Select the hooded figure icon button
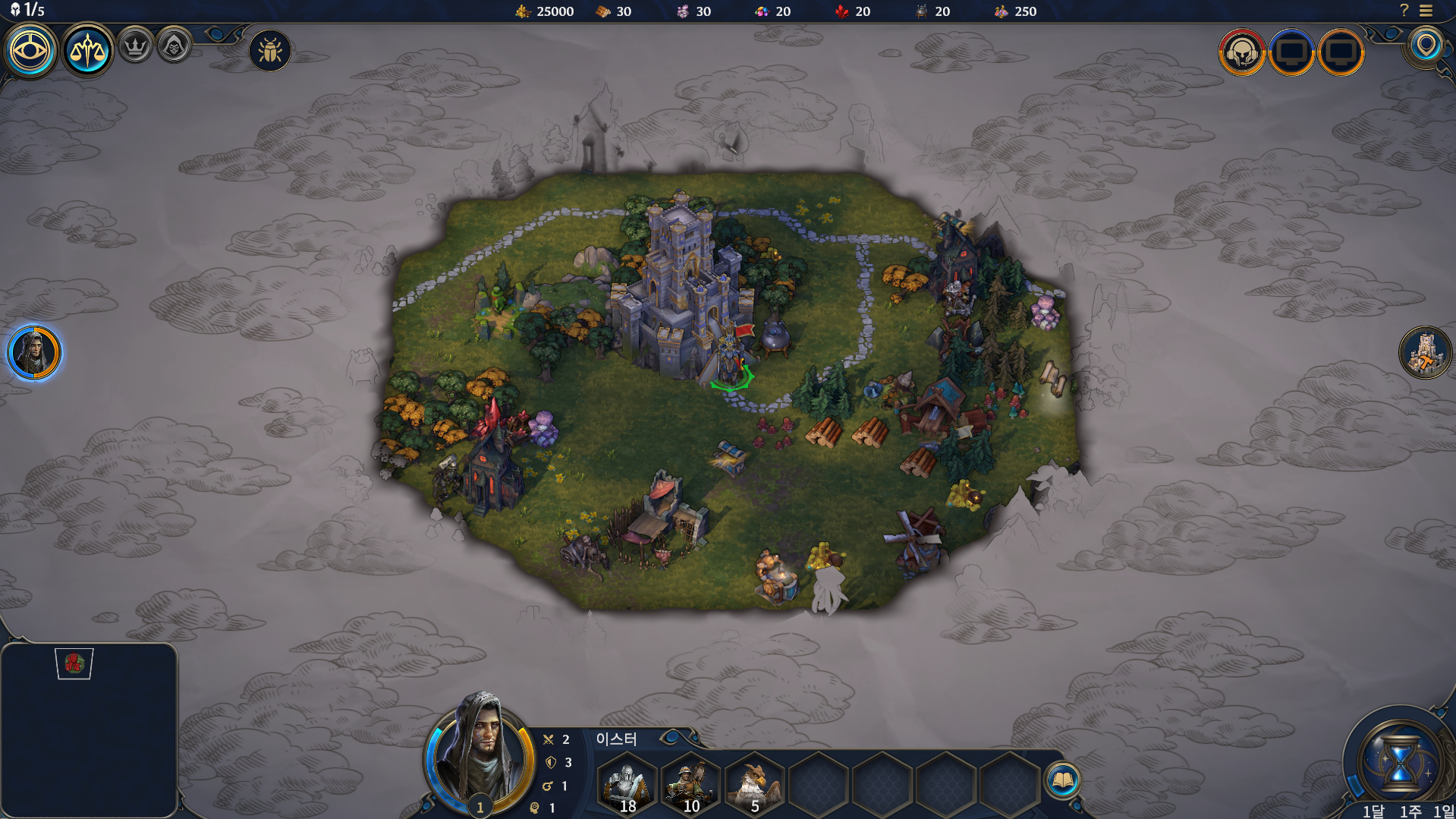1456x819 pixels. (x=174, y=46)
